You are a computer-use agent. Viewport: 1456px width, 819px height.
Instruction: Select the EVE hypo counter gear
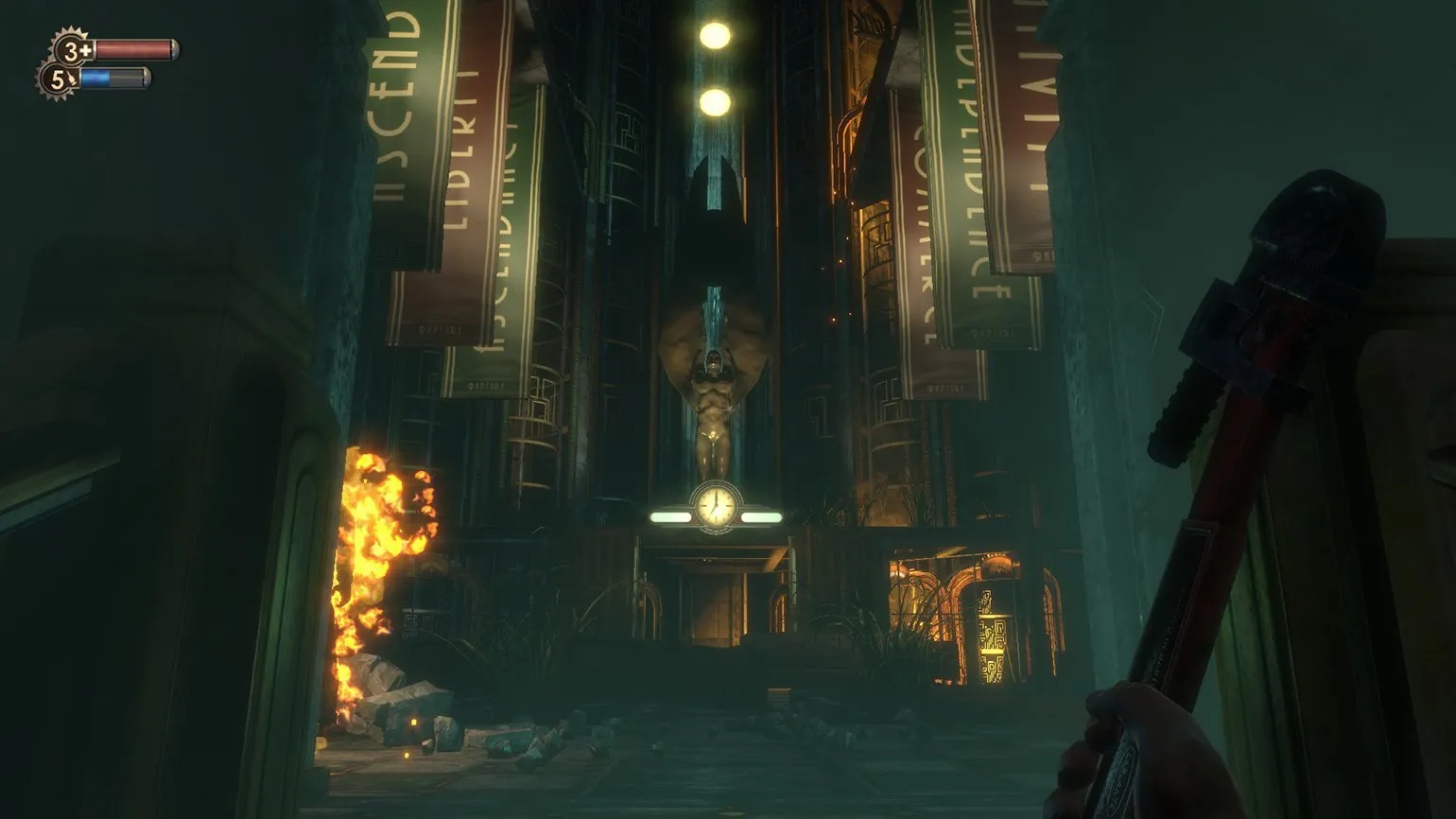58,80
